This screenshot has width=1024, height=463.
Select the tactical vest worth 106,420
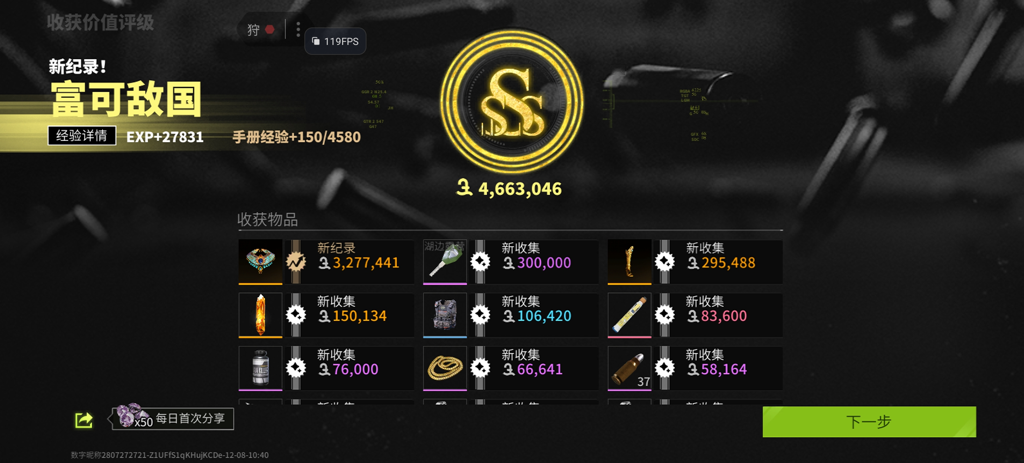445,315
